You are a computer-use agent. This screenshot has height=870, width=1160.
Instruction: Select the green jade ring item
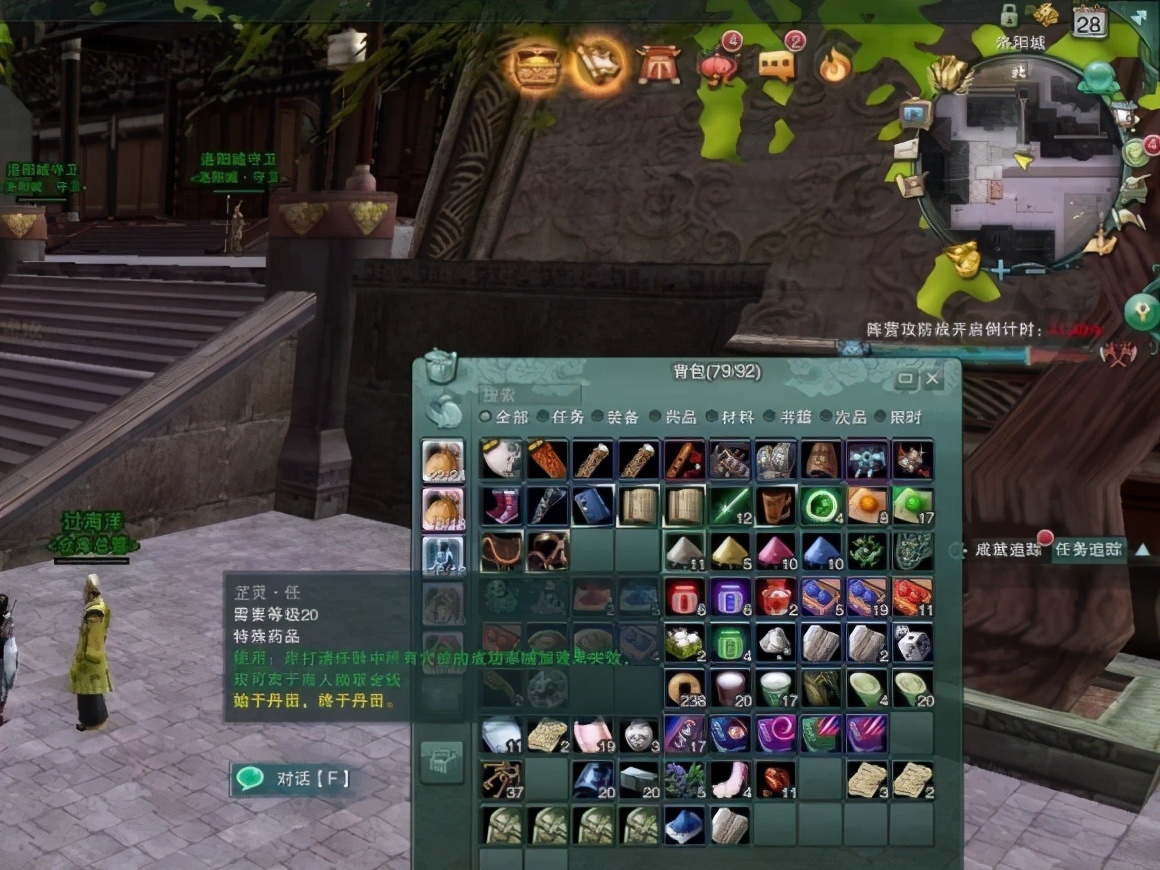(x=821, y=505)
